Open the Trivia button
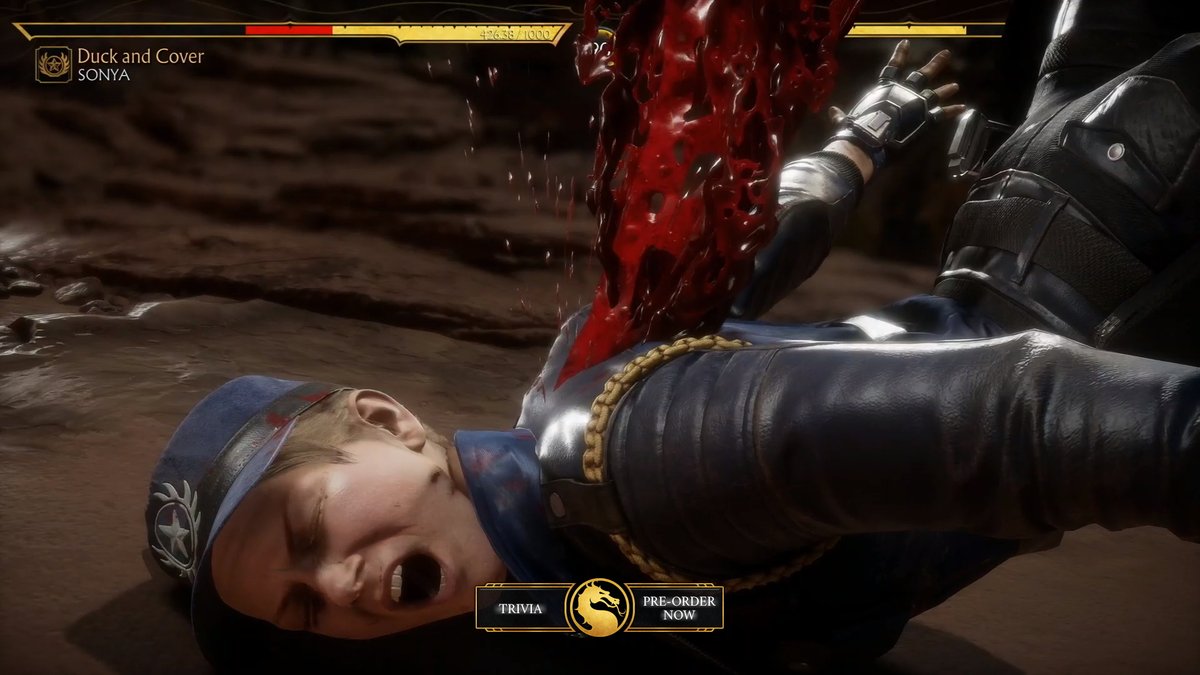This screenshot has width=1200, height=675. pyautogui.click(x=519, y=608)
